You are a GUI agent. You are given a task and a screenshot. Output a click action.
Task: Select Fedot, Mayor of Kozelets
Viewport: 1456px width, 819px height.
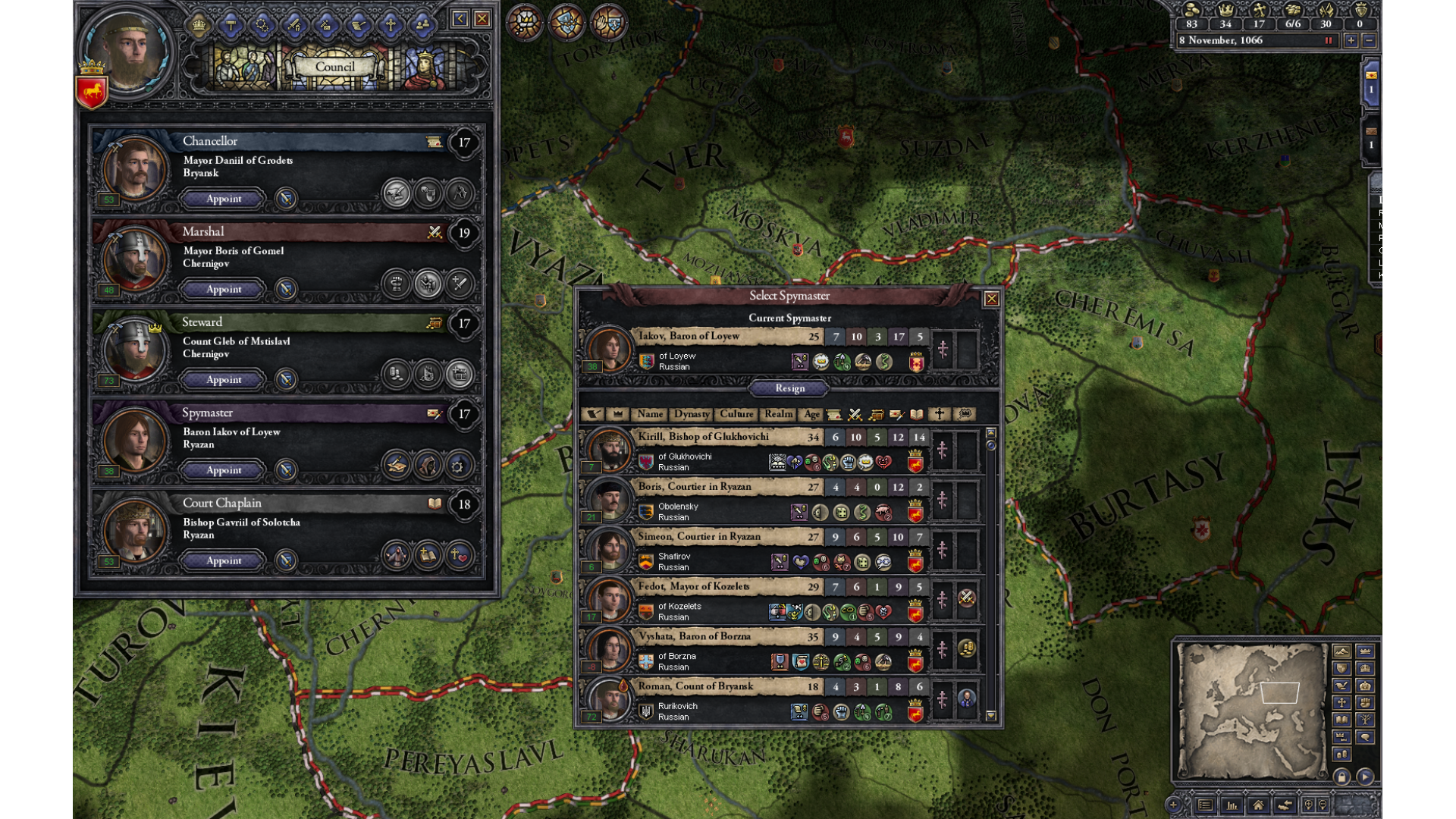693,587
